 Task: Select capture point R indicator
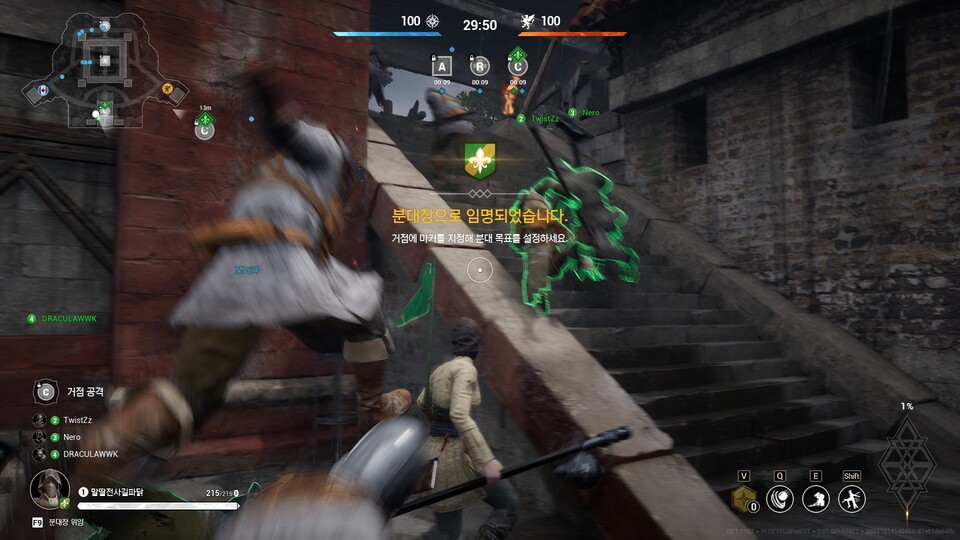click(480, 66)
